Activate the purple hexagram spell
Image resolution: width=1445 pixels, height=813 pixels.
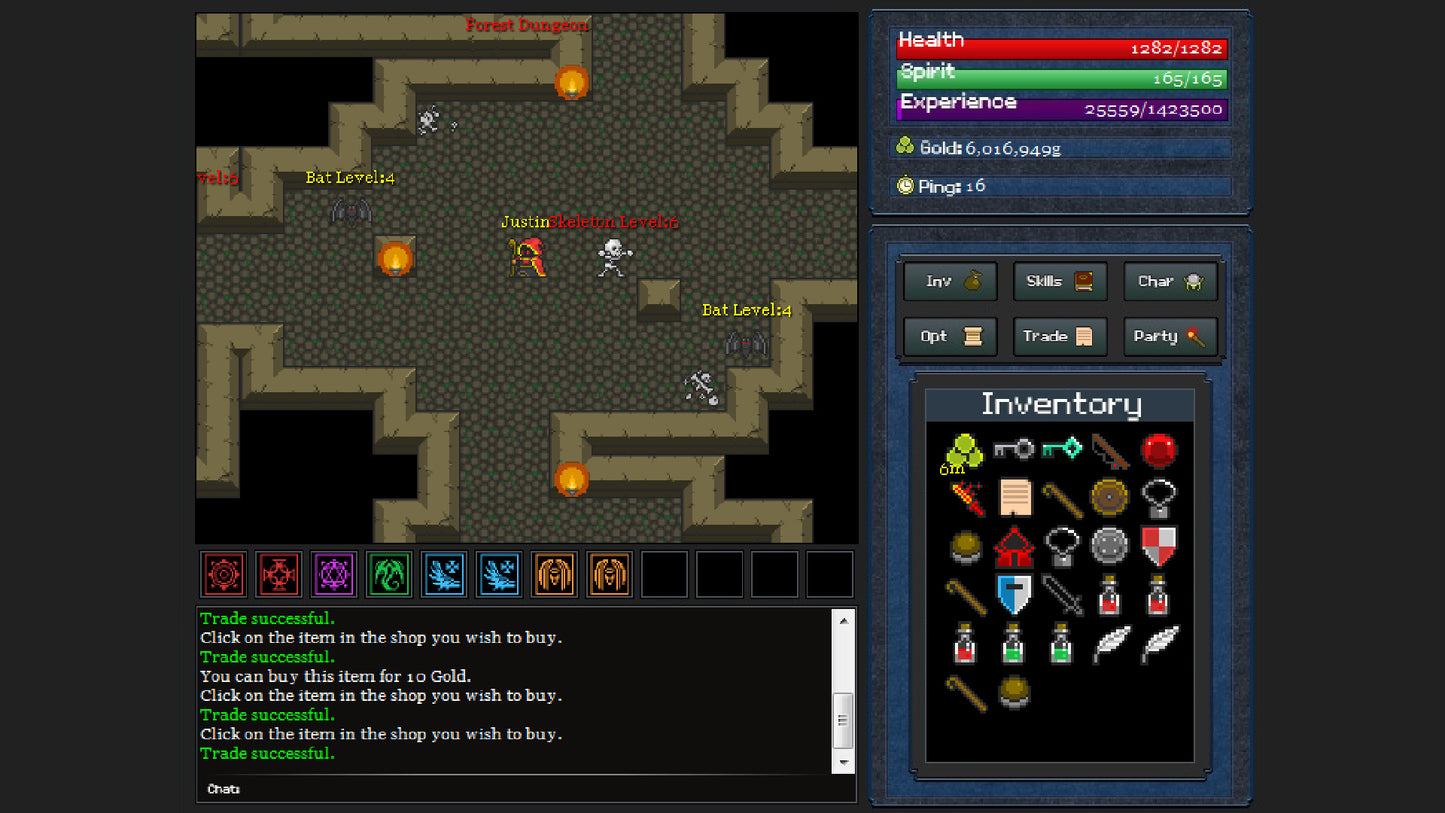(333, 575)
